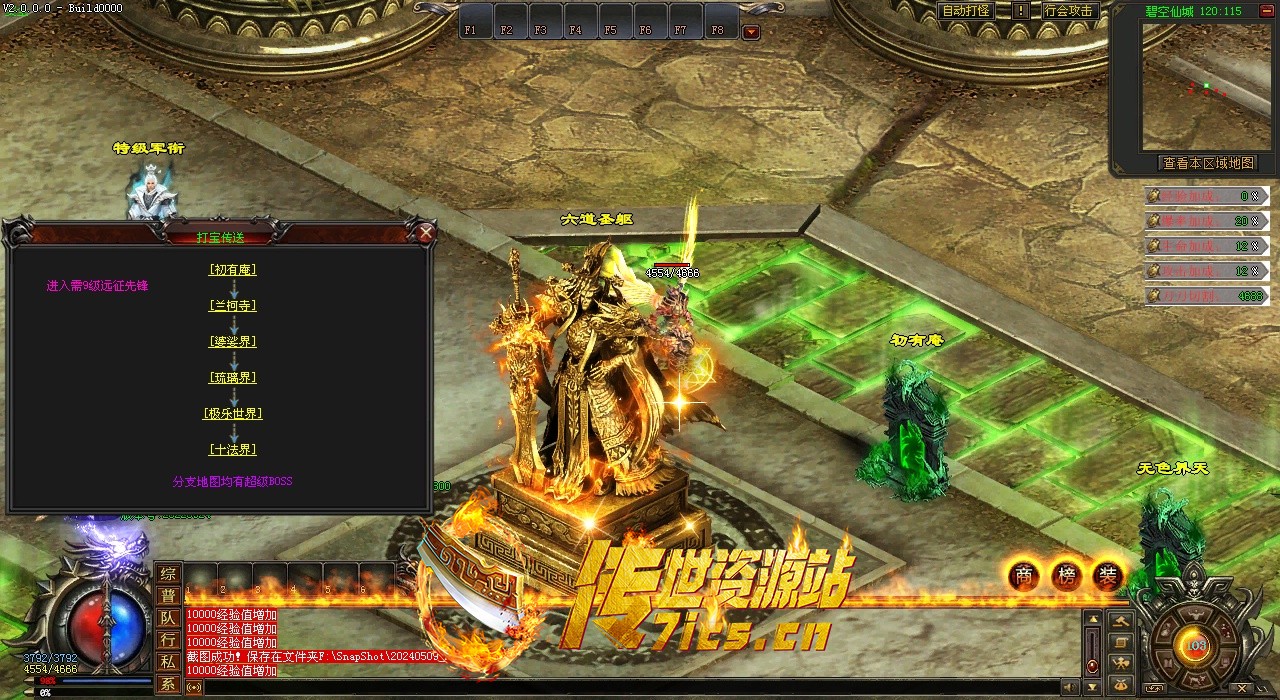Open 查看本区域地图 area map
Screen dimensions: 1280x700
(1207, 163)
